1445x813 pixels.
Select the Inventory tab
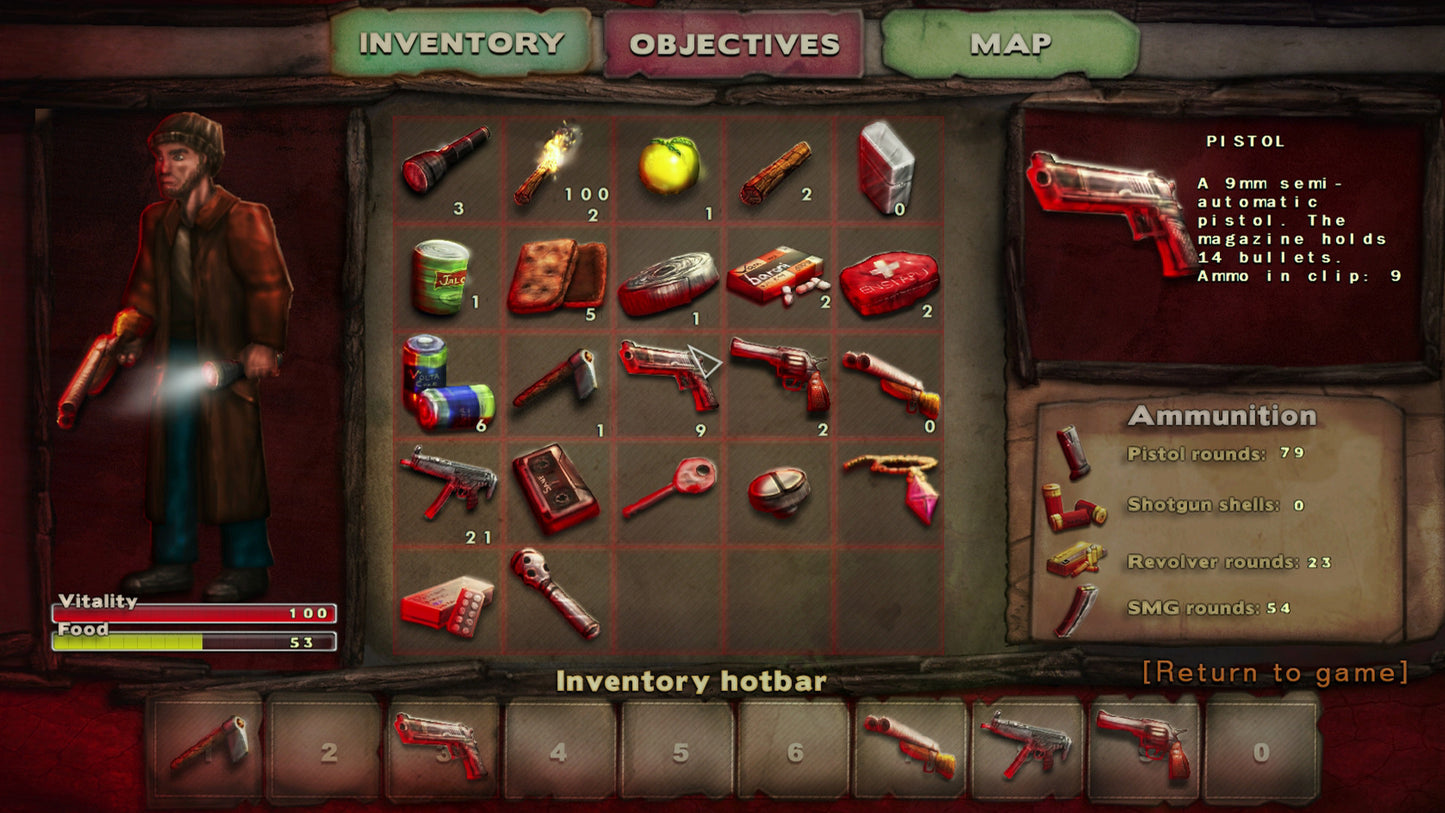pyautogui.click(x=461, y=43)
